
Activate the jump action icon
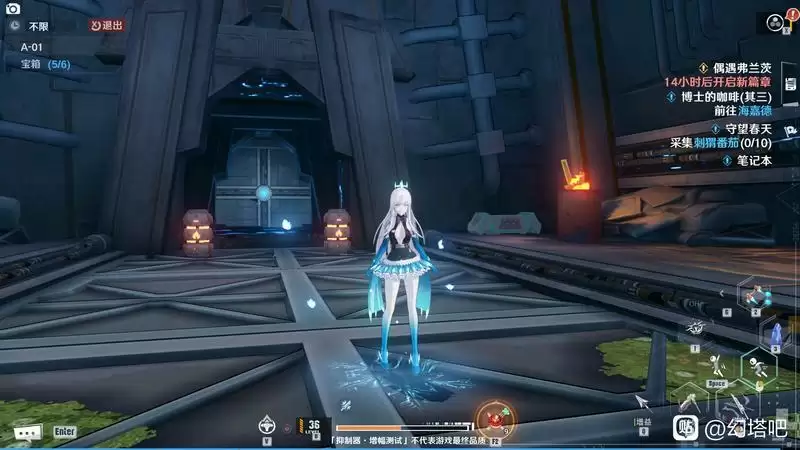tap(716, 364)
